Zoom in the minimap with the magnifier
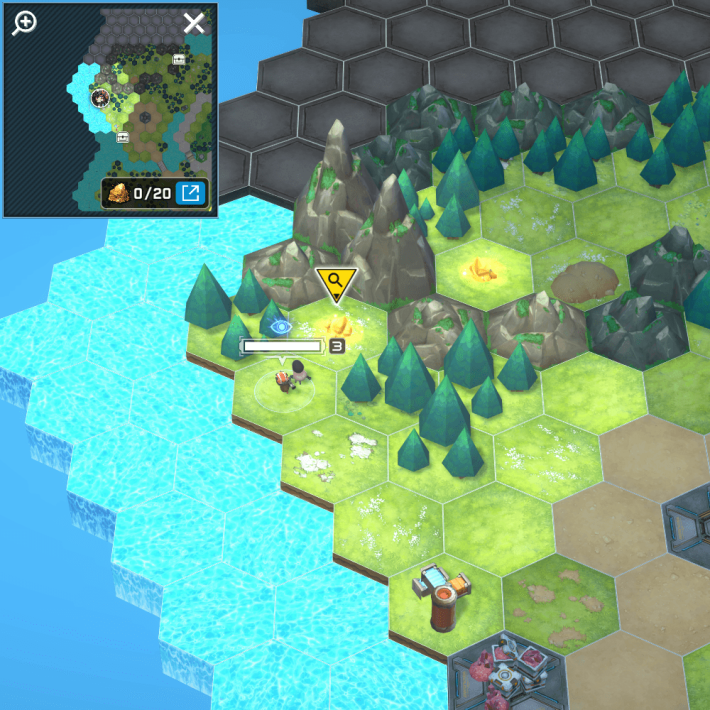This screenshot has width=710, height=710. click(x=24, y=23)
